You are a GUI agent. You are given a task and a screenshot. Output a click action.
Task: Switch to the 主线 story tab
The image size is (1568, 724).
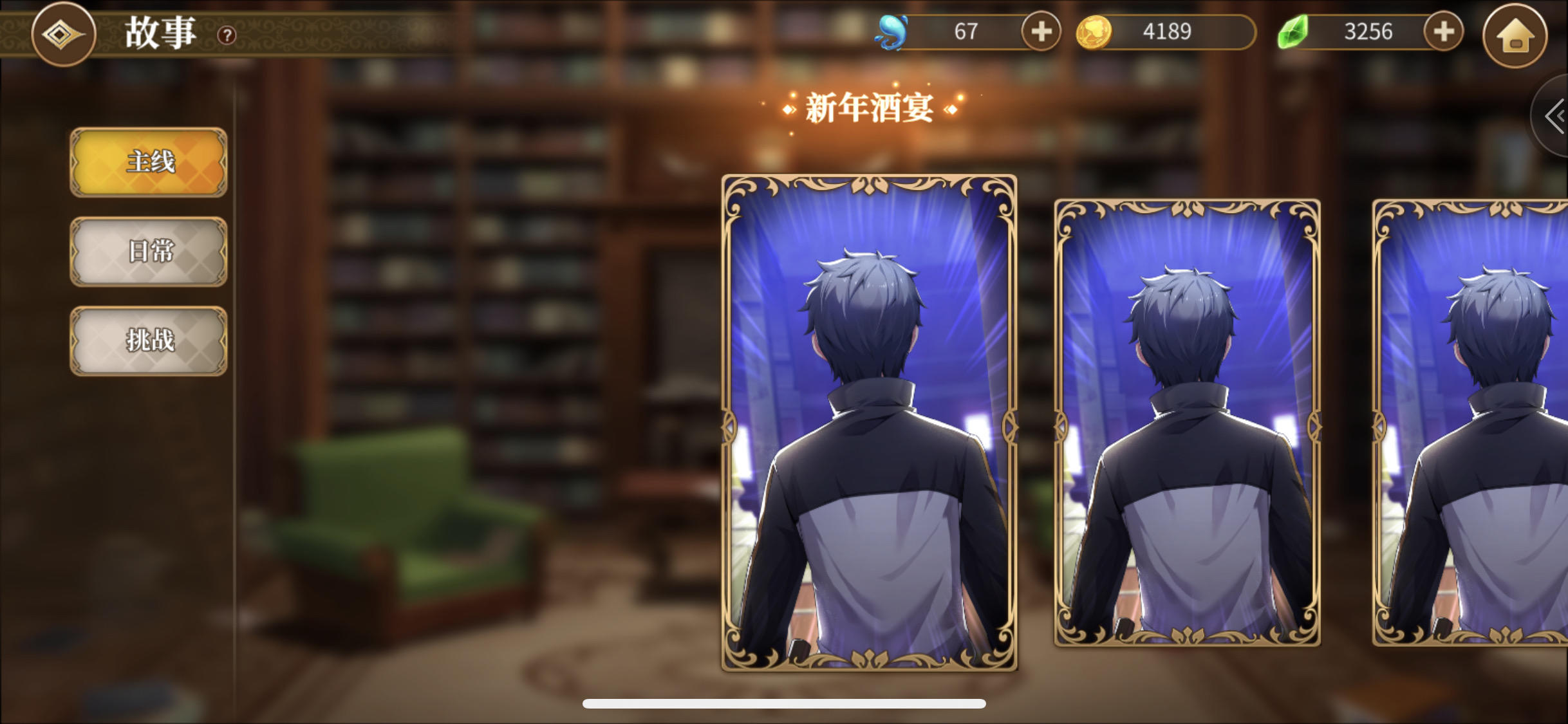tap(148, 163)
